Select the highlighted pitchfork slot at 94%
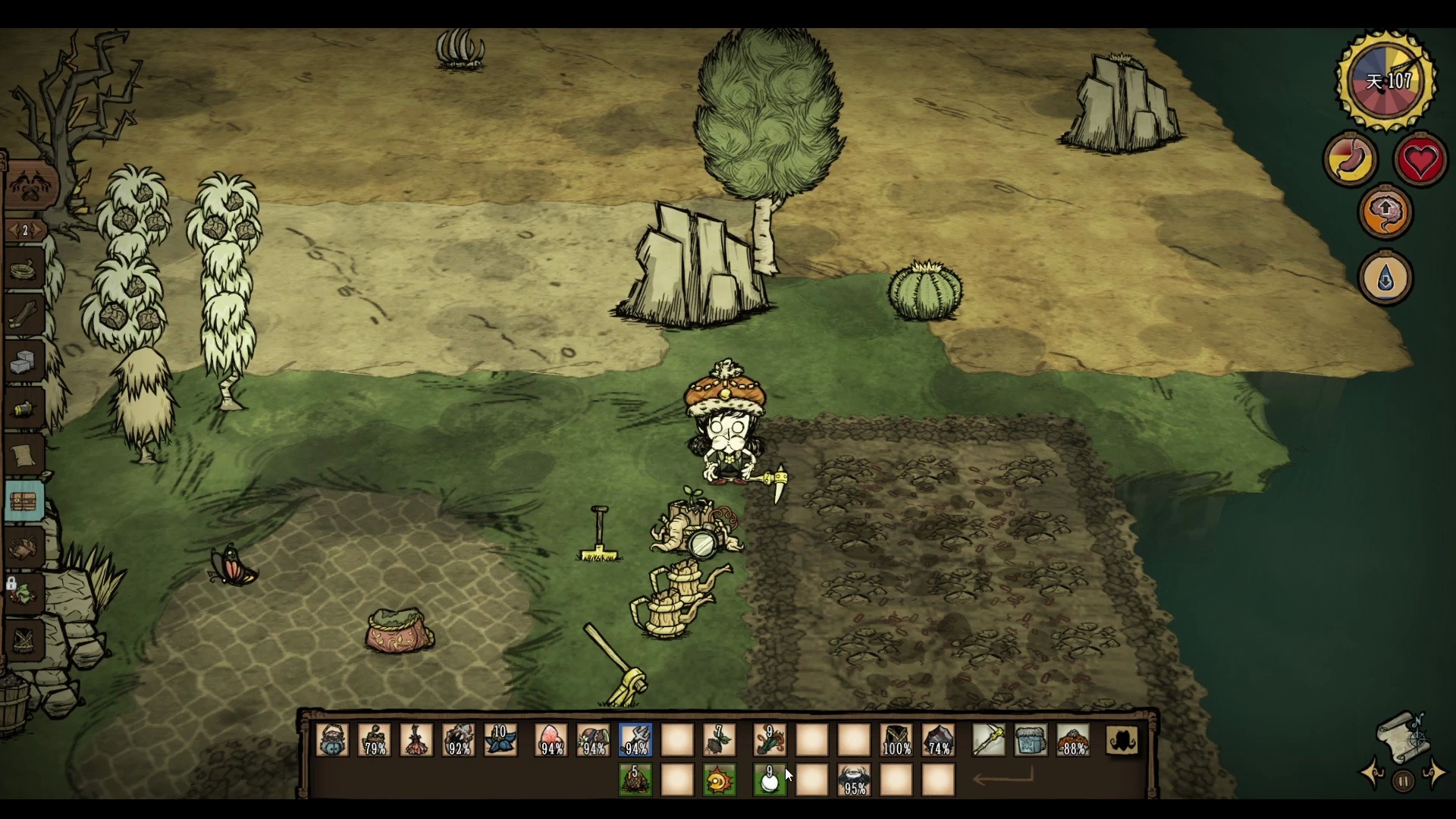Viewport: 1456px width, 819px height. [x=635, y=739]
